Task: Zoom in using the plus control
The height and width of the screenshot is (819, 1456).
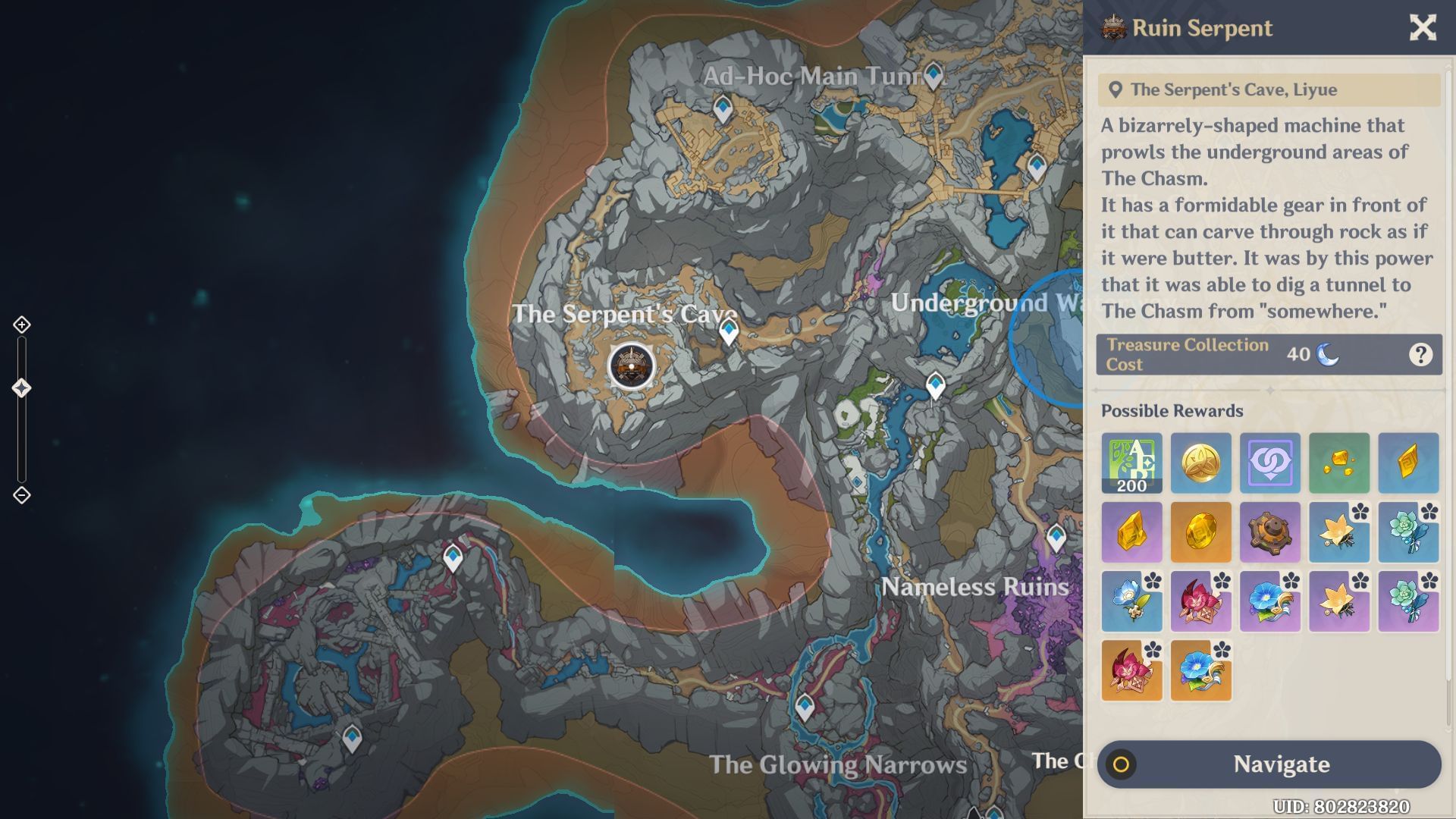Action: pos(20,324)
